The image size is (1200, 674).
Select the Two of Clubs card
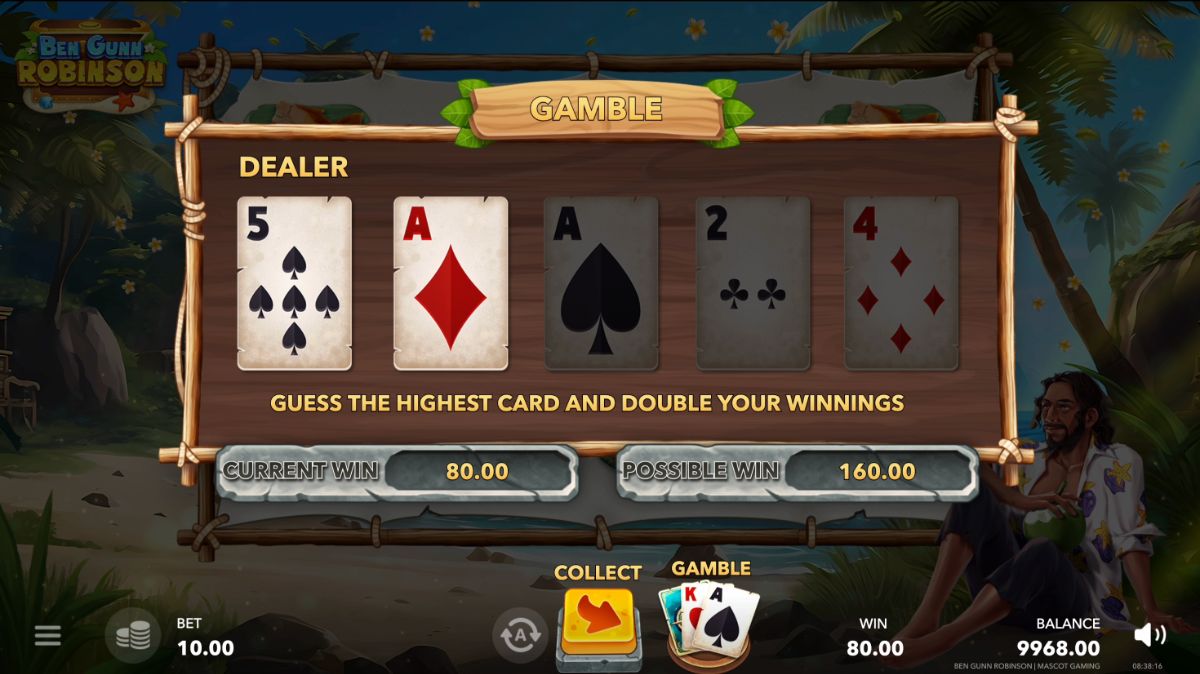point(753,283)
